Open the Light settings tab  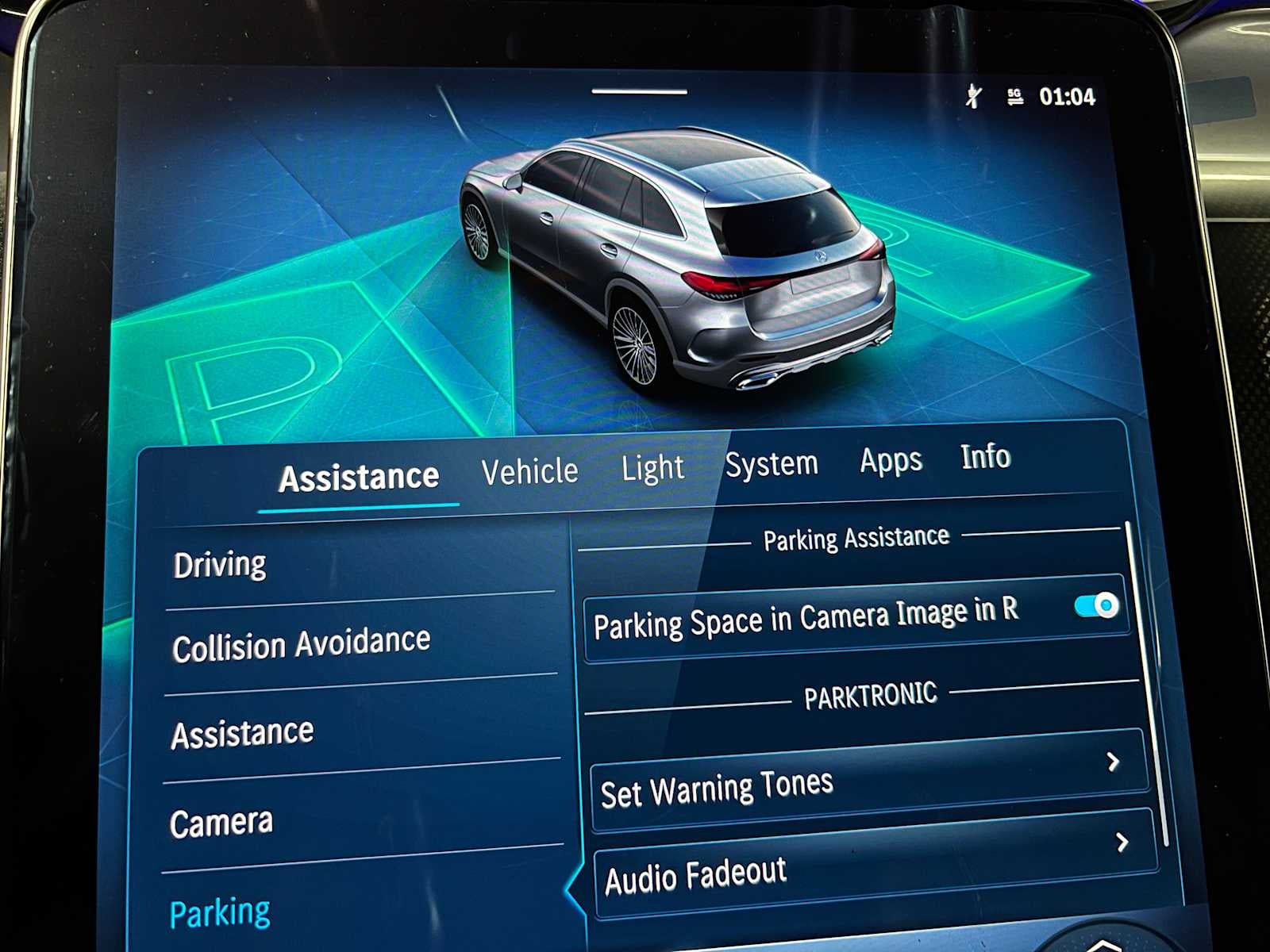(x=653, y=468)
